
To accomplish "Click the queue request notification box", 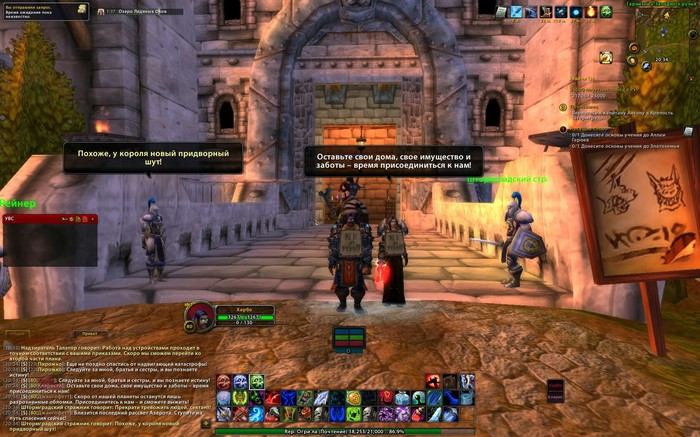I will pyautogui.click(x=46, y=11).
